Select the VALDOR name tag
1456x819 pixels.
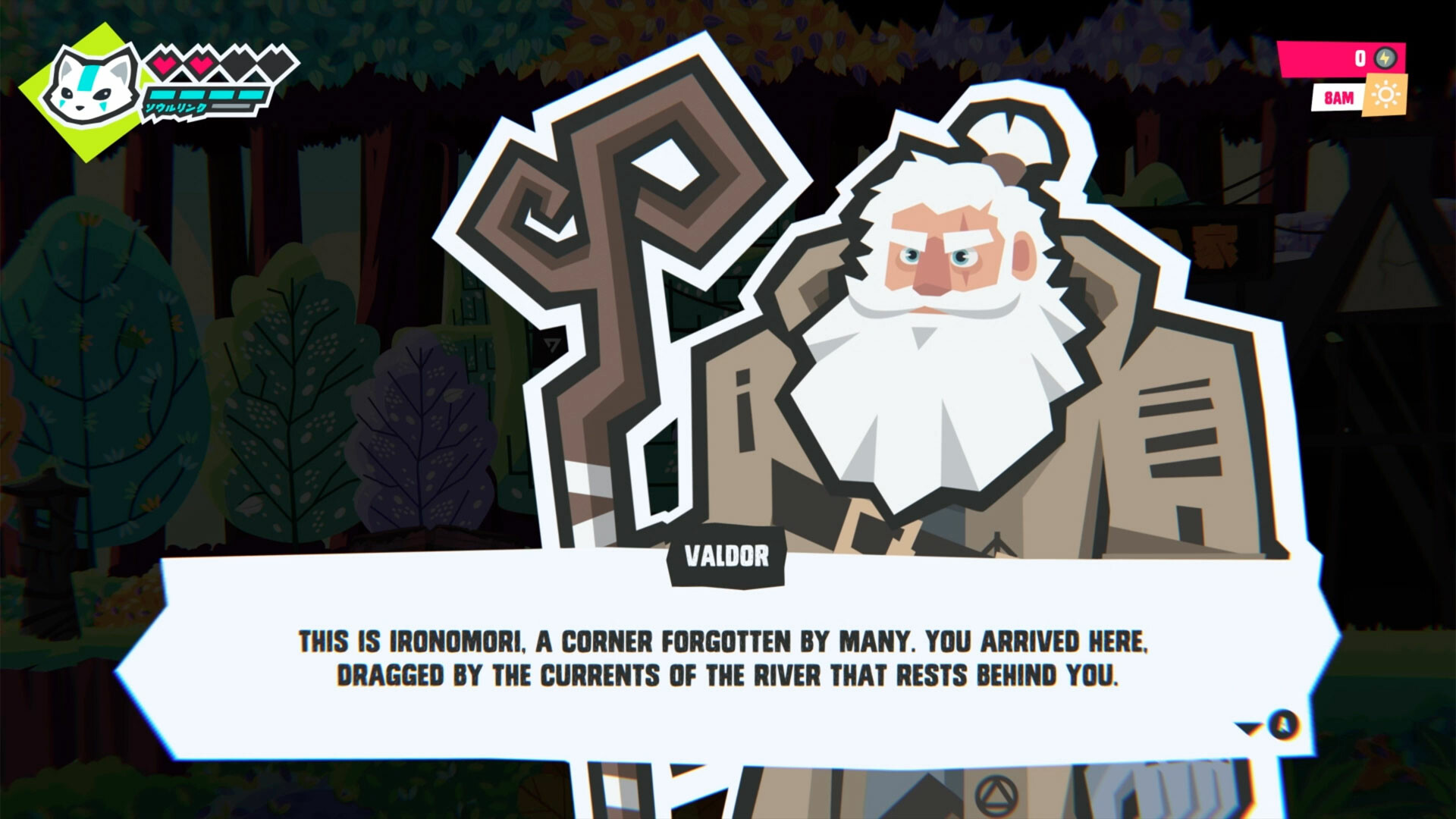726,556
